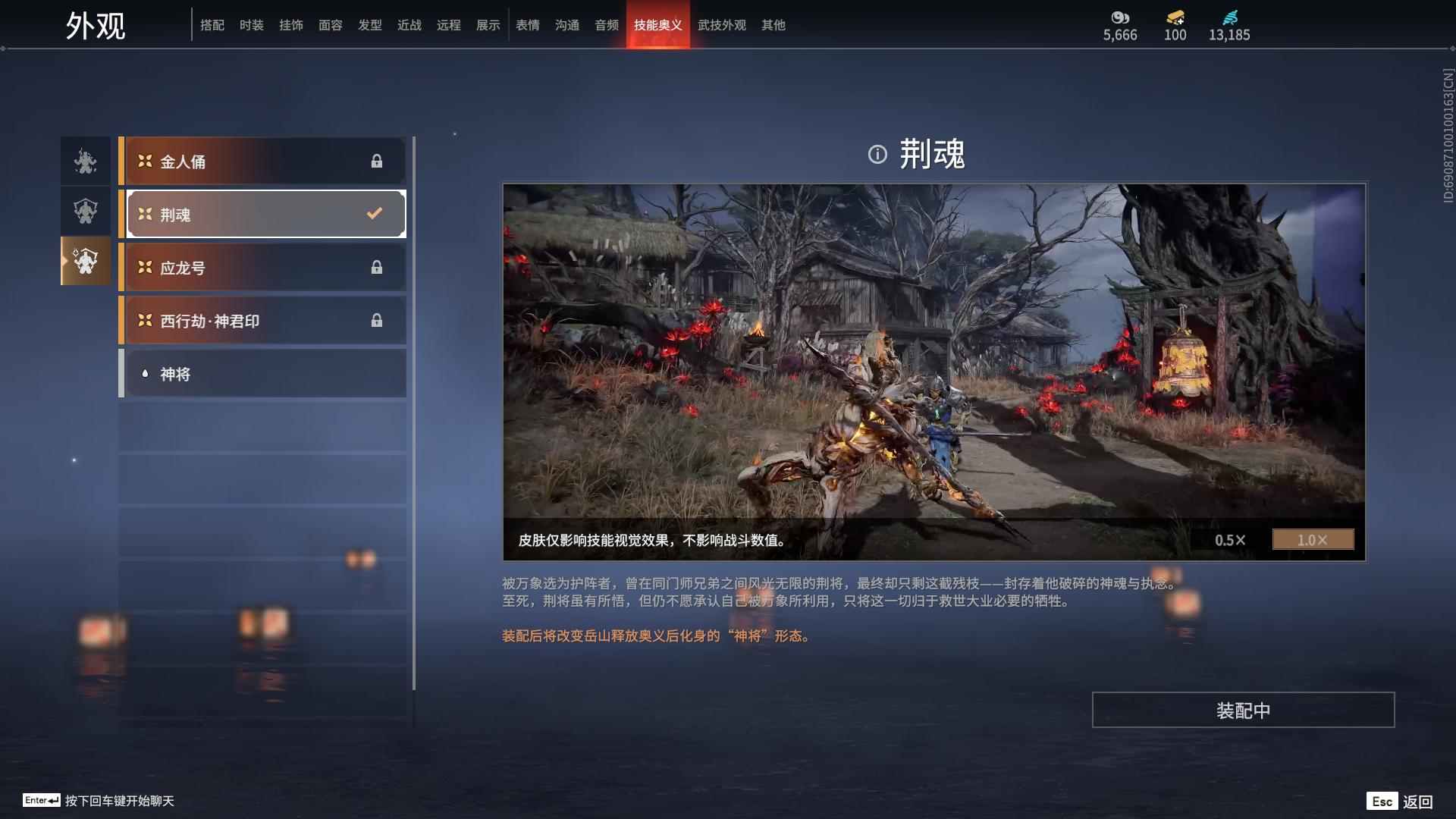Image resolution: width=1456 pixels, height=819 pixels.
Task: Click the 装配中 button
Action: click(x=1242, y=711)
